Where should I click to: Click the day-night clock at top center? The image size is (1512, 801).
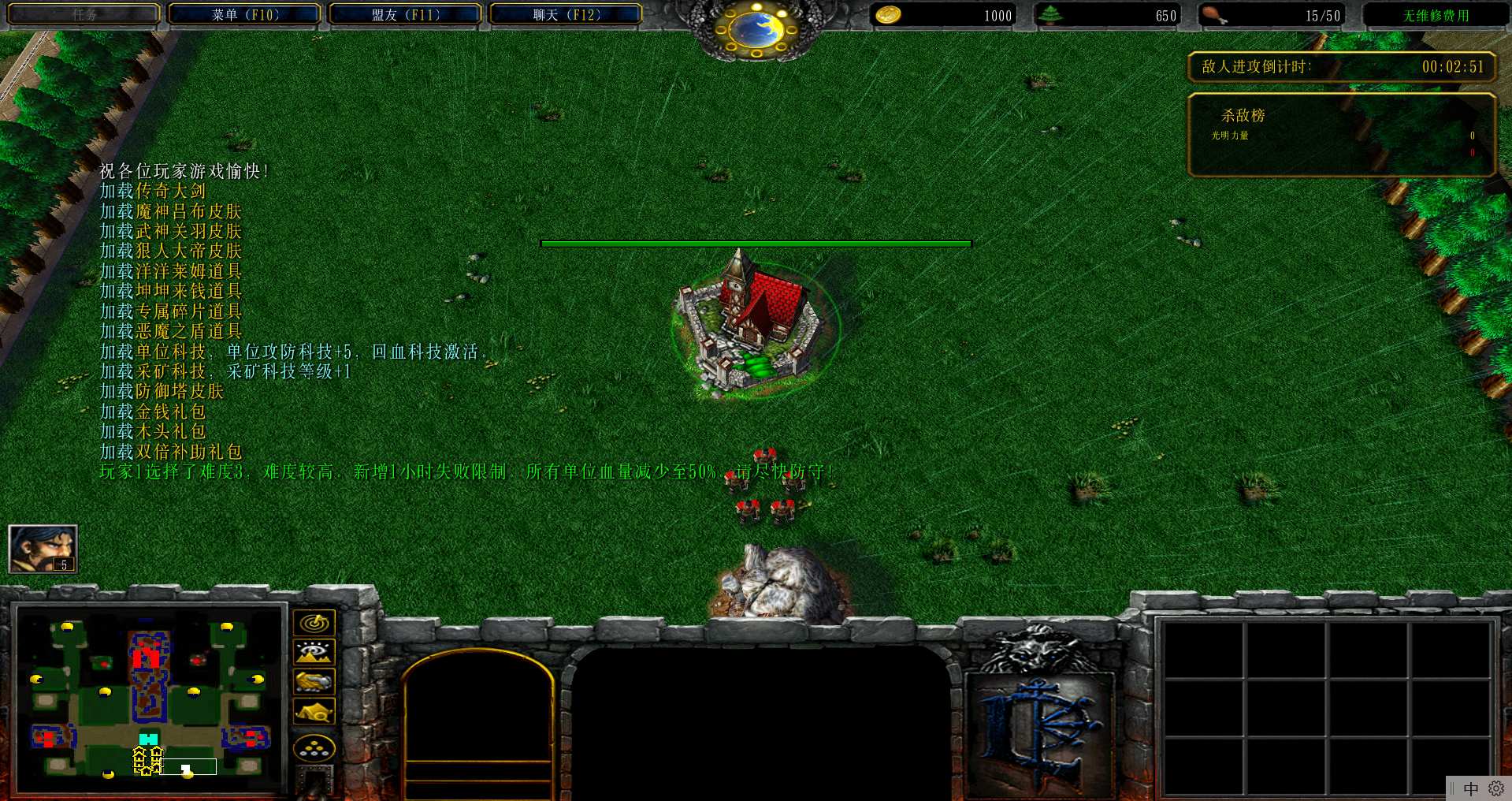pyautogui.click(x=756, y=30)
